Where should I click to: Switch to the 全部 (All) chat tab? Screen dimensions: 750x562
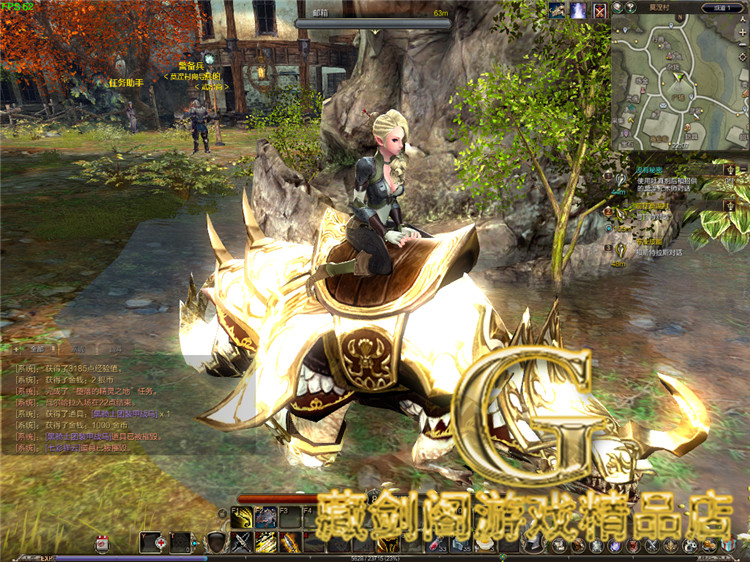(38, 349)
